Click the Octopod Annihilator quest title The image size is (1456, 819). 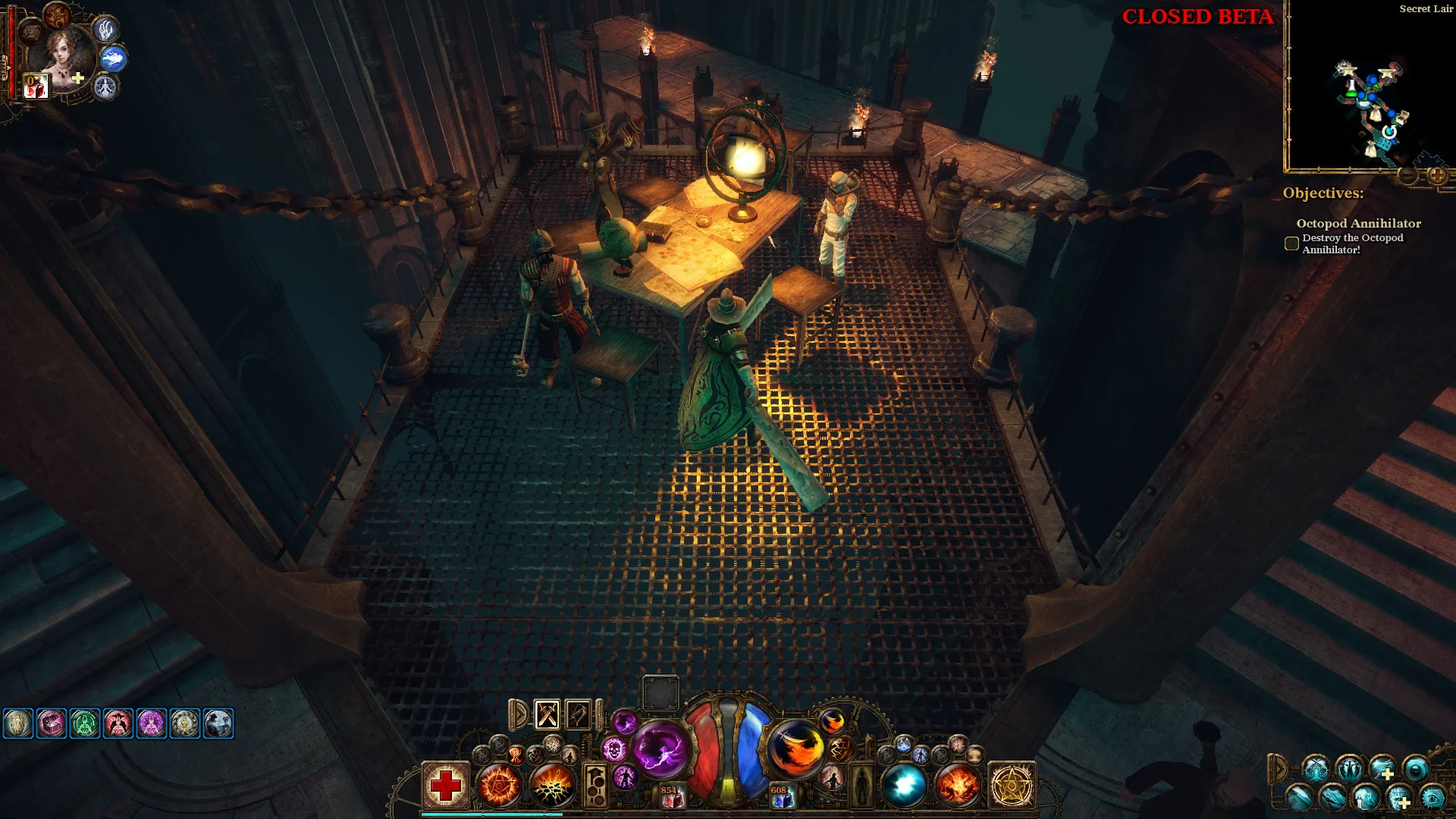click(x=1358, y=224)
